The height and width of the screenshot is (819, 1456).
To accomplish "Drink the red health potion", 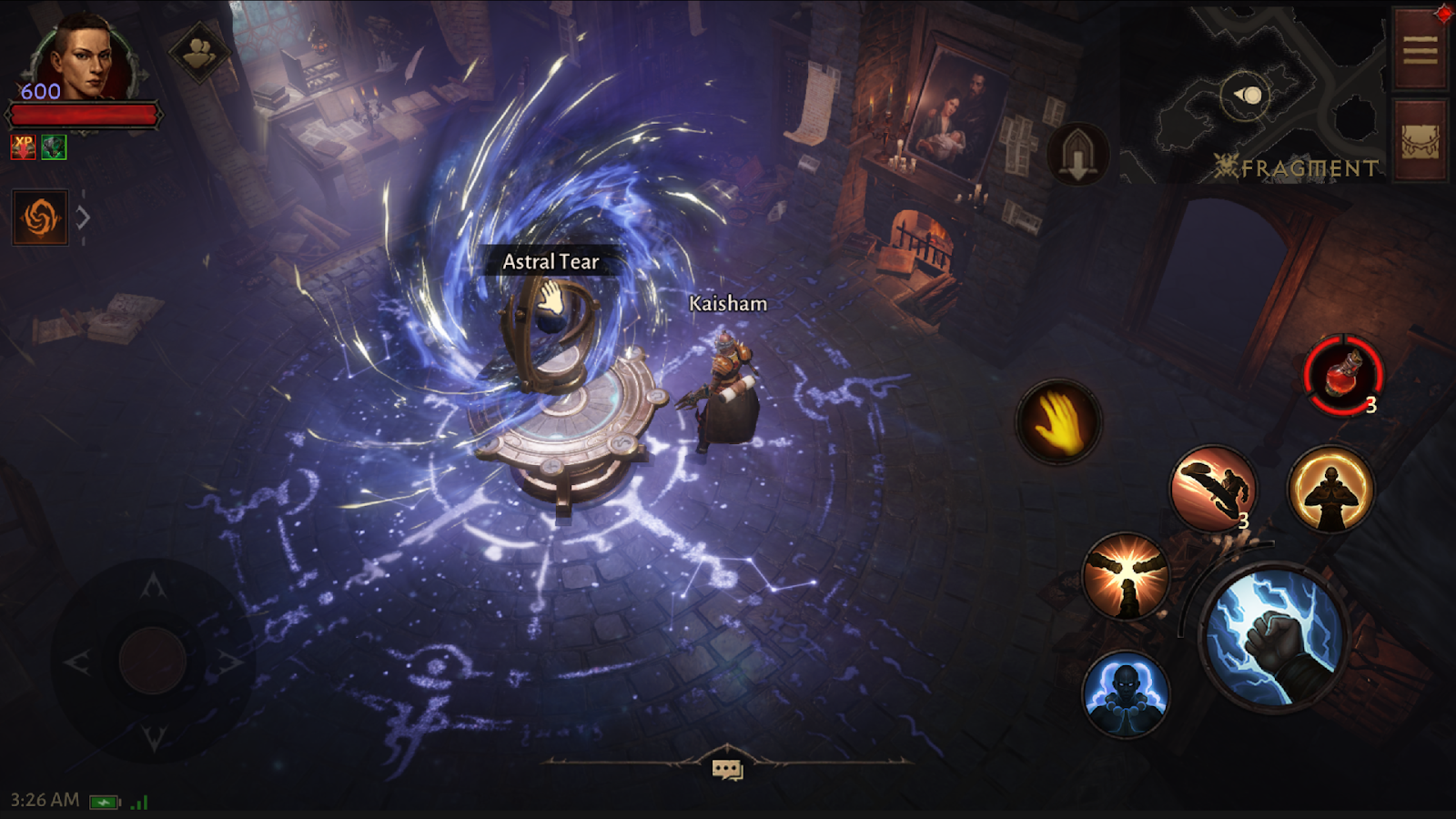I will [x=1342, y=374].
